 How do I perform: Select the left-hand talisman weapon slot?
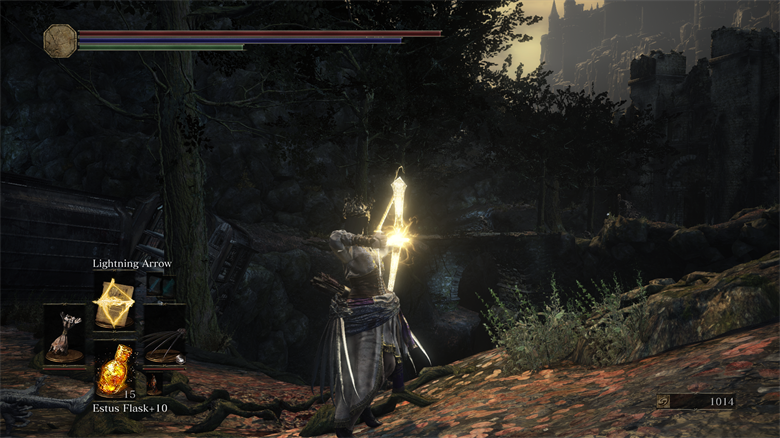click(64, 336)
